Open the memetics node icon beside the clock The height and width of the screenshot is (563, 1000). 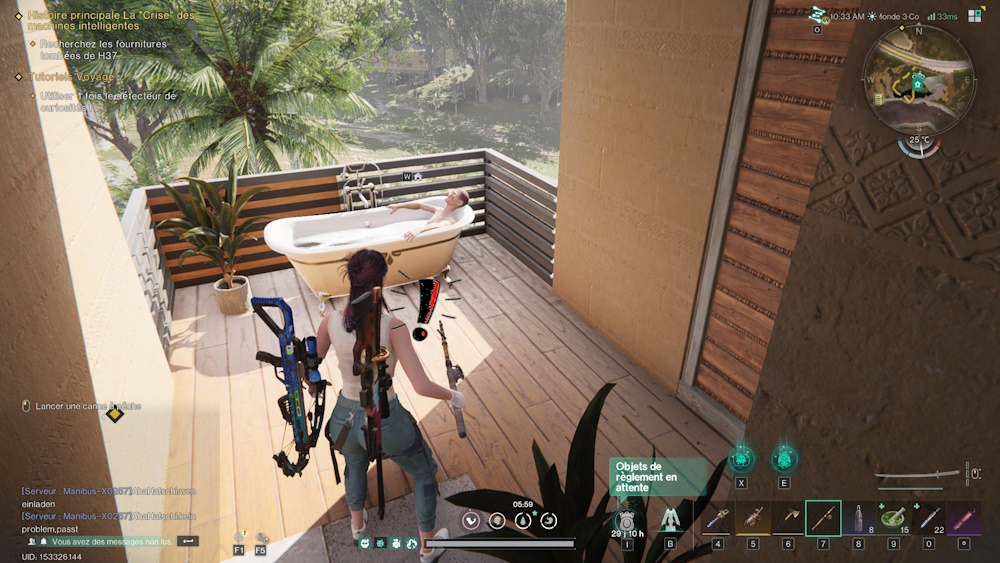[x=818, y=15]
